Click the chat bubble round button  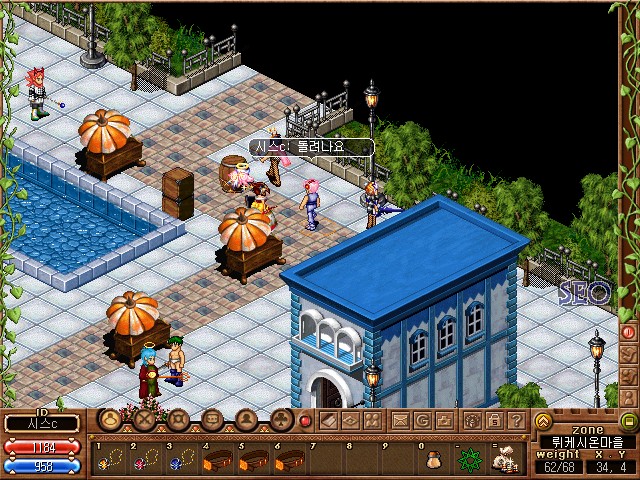tap(212, 419)
